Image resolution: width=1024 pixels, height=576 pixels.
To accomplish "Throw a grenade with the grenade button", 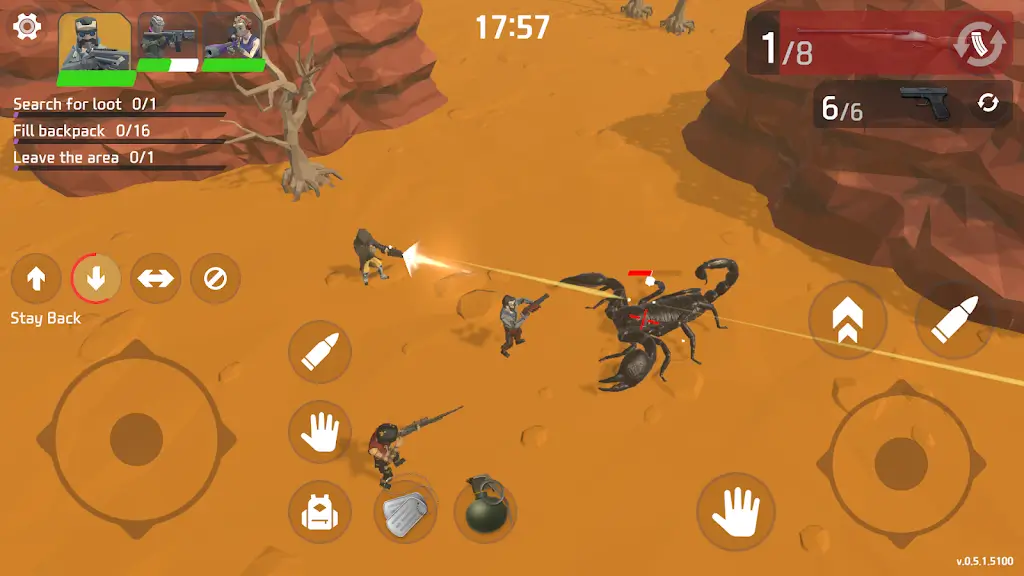I will coord(485,511).
